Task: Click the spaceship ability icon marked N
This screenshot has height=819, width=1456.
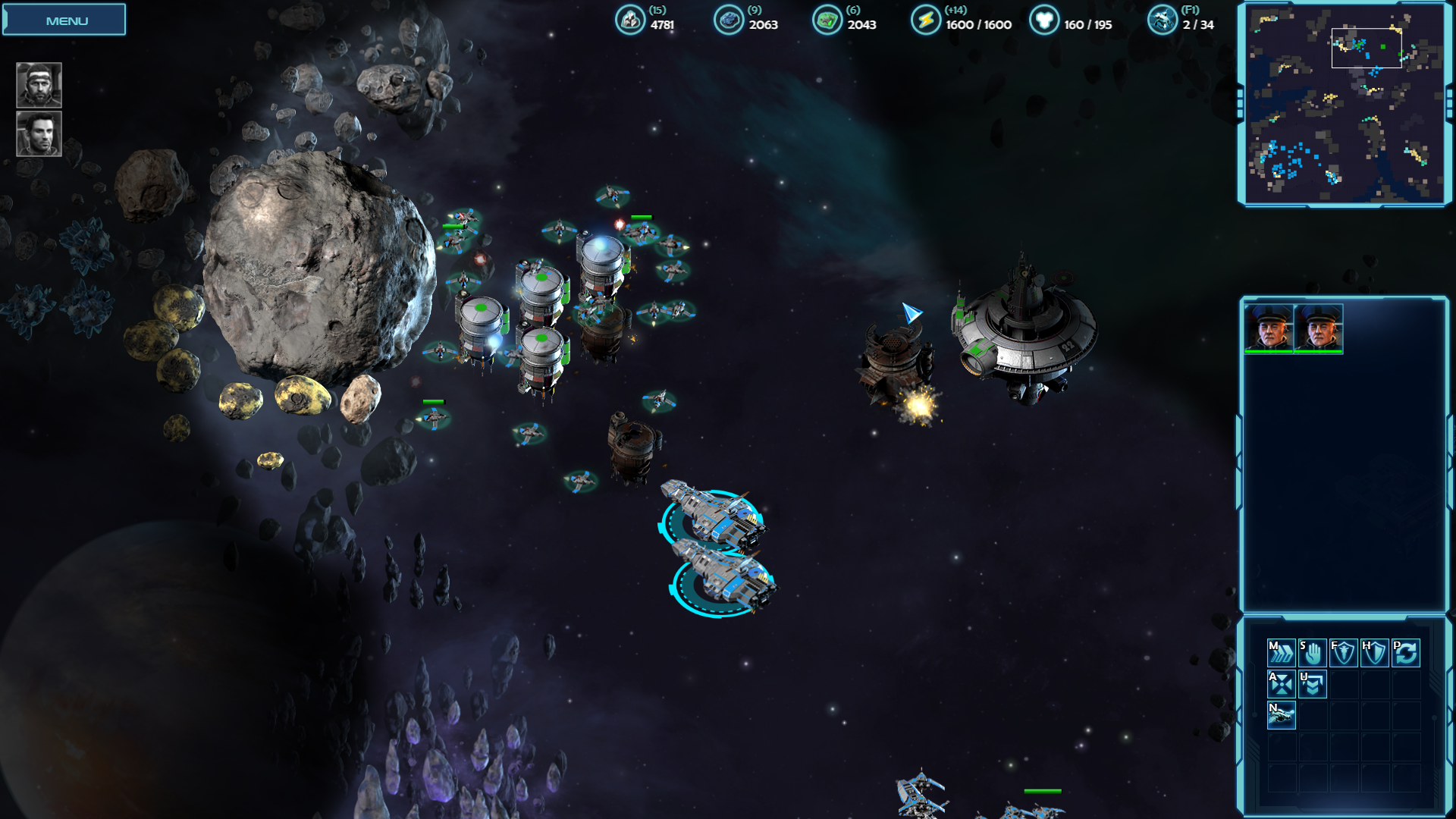Action: (x=1281, y=715)
